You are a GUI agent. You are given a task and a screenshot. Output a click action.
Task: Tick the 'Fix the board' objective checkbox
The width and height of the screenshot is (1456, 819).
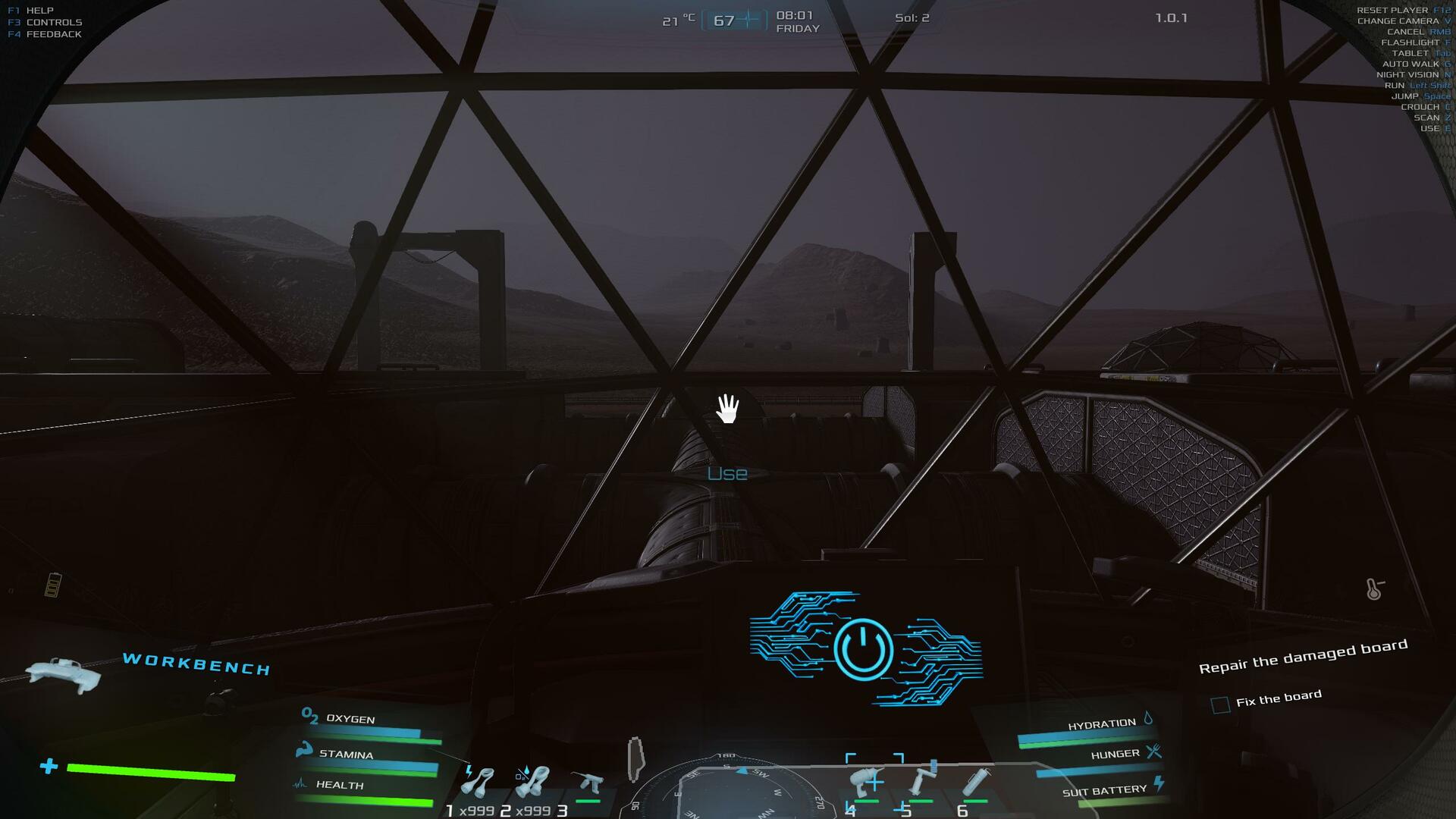[1220, 705]
